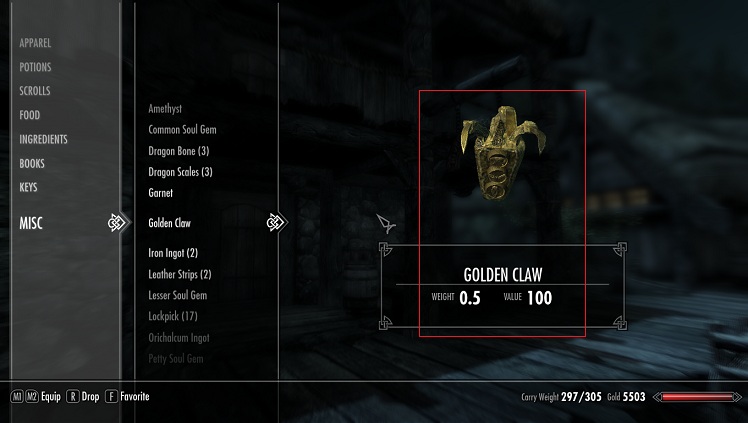Switch to the Books category

pos(32,163)
